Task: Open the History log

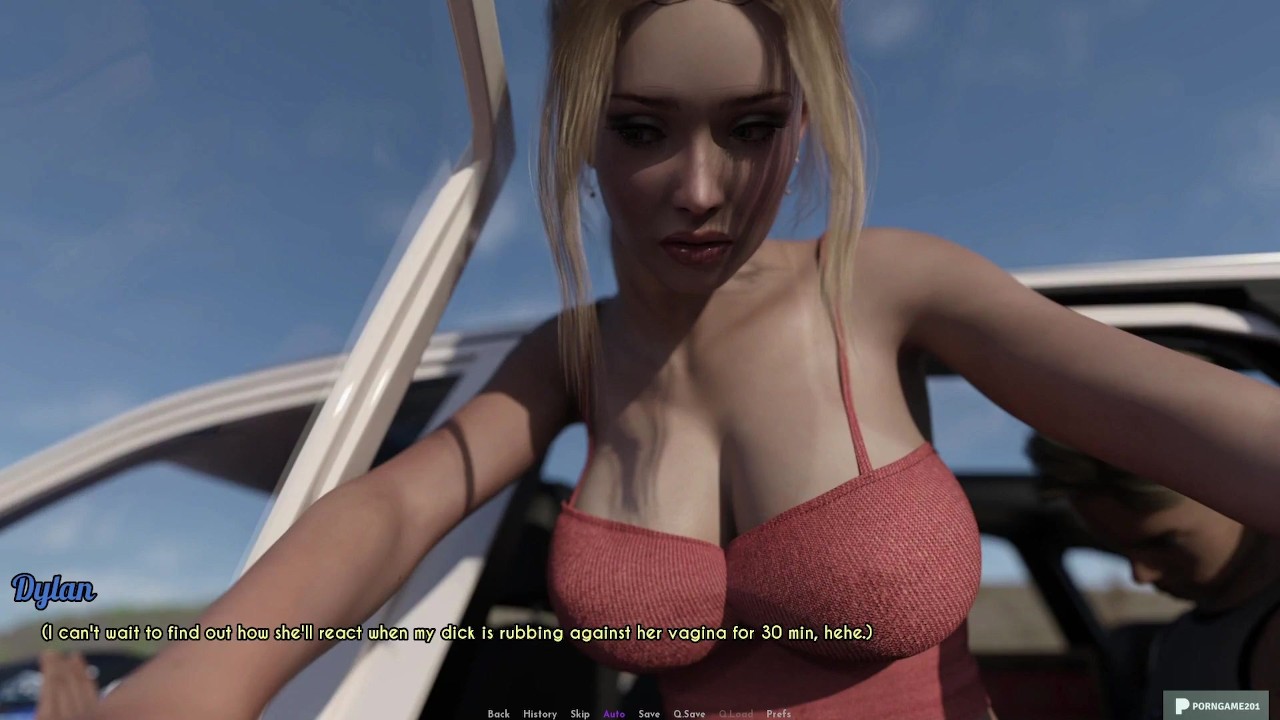Action: tap(540, 714)
